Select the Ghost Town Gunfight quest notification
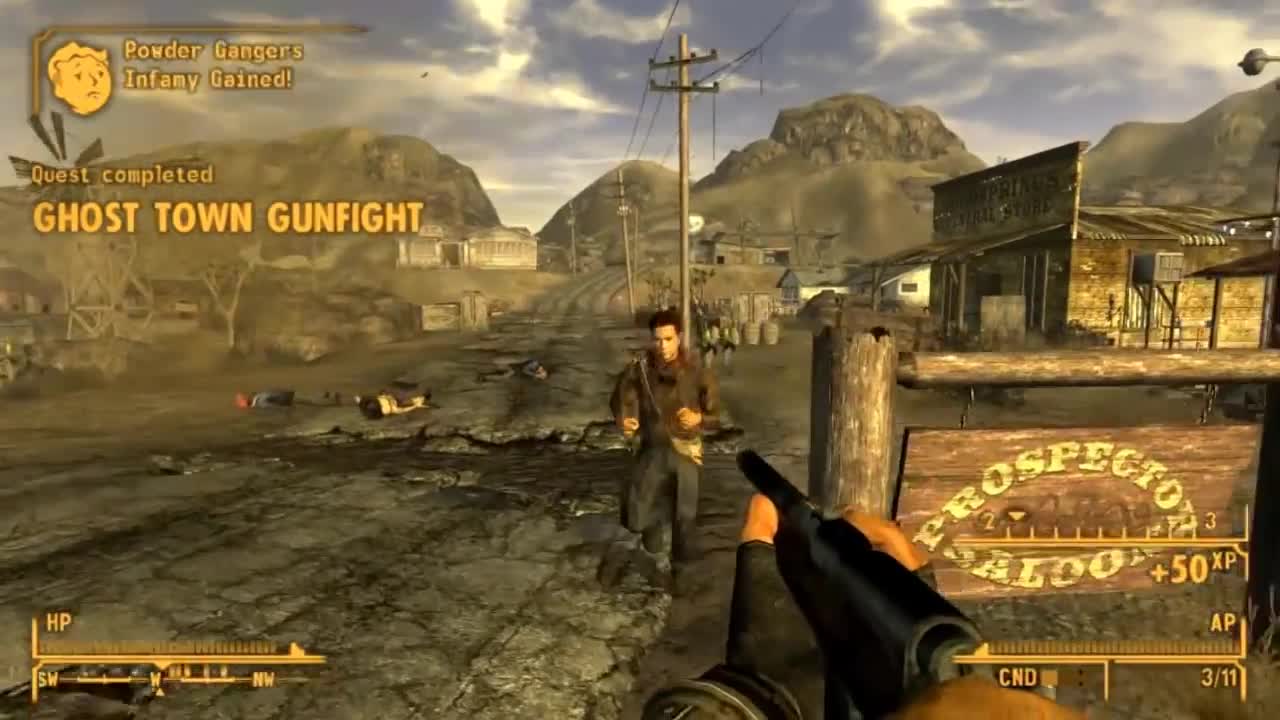 pyautogui.click(x=228, y=216)
